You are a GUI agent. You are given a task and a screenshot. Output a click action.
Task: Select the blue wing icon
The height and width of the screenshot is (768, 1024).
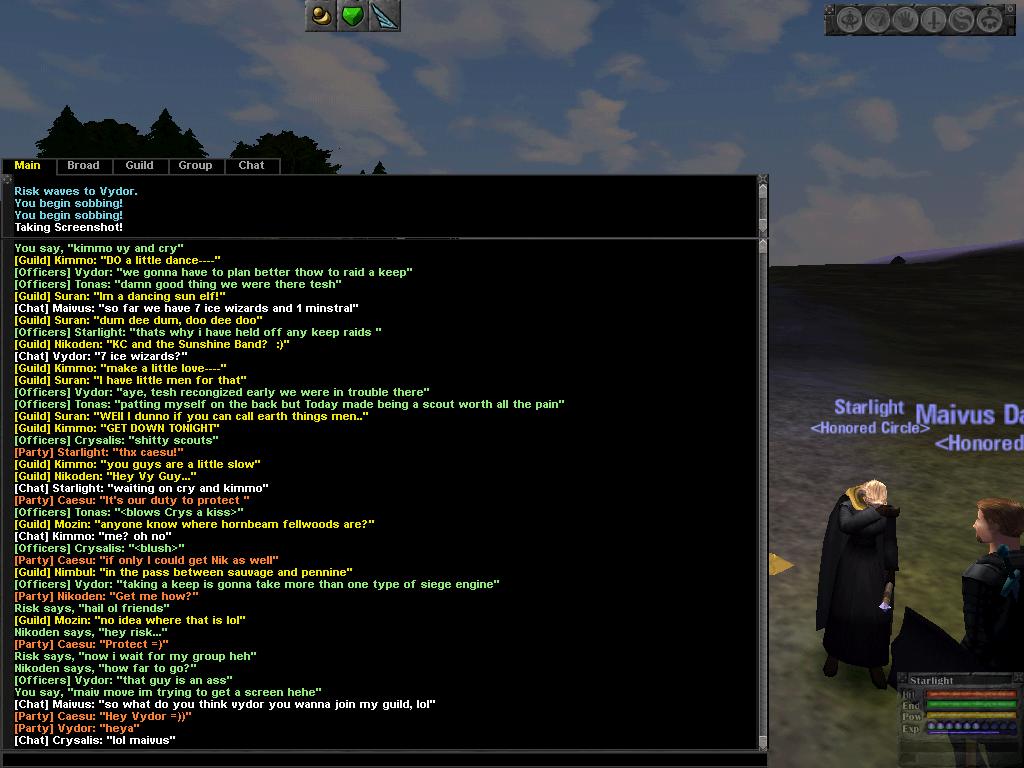click(x=384, y=16)
